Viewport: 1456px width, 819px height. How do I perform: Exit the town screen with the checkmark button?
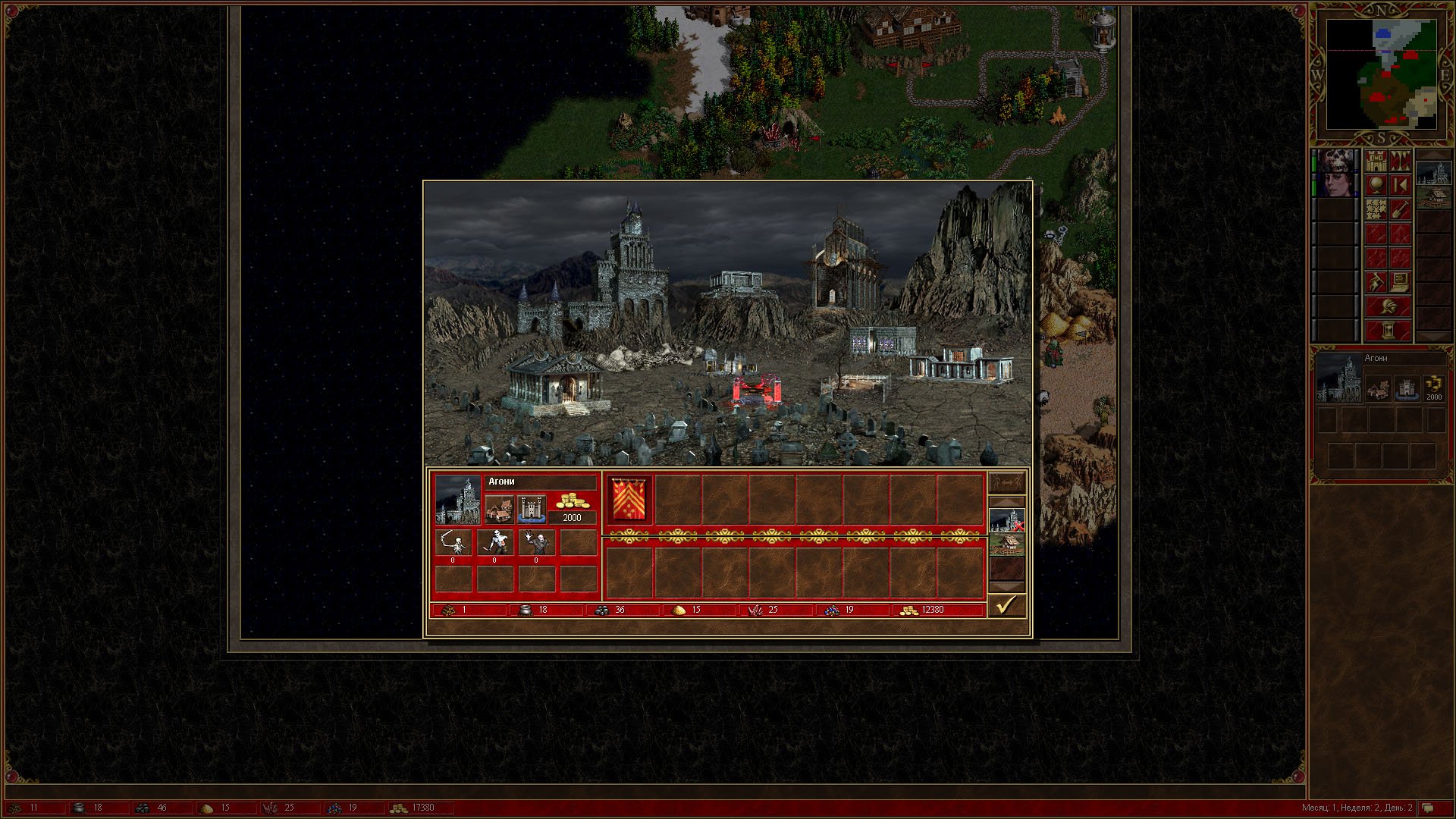[x=1006, y=605]
